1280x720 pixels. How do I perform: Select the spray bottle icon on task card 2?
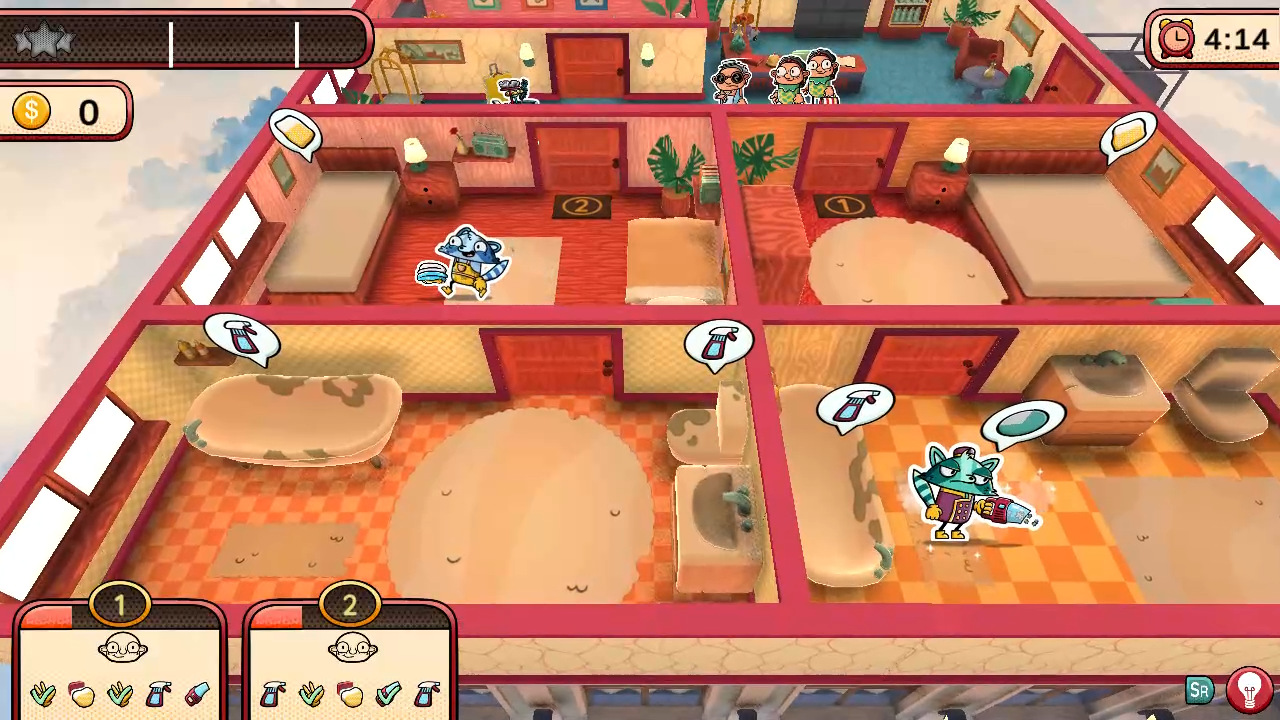pyautogui.click(x=273, y=693)
